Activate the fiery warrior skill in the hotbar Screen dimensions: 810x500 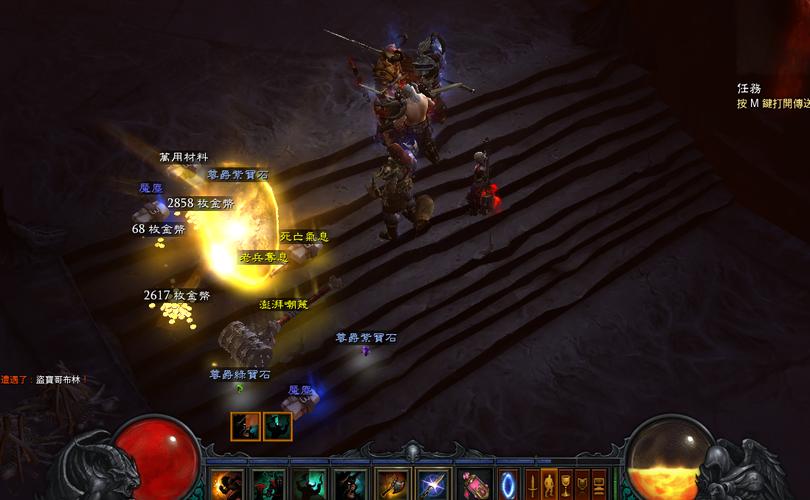point(226,485)
